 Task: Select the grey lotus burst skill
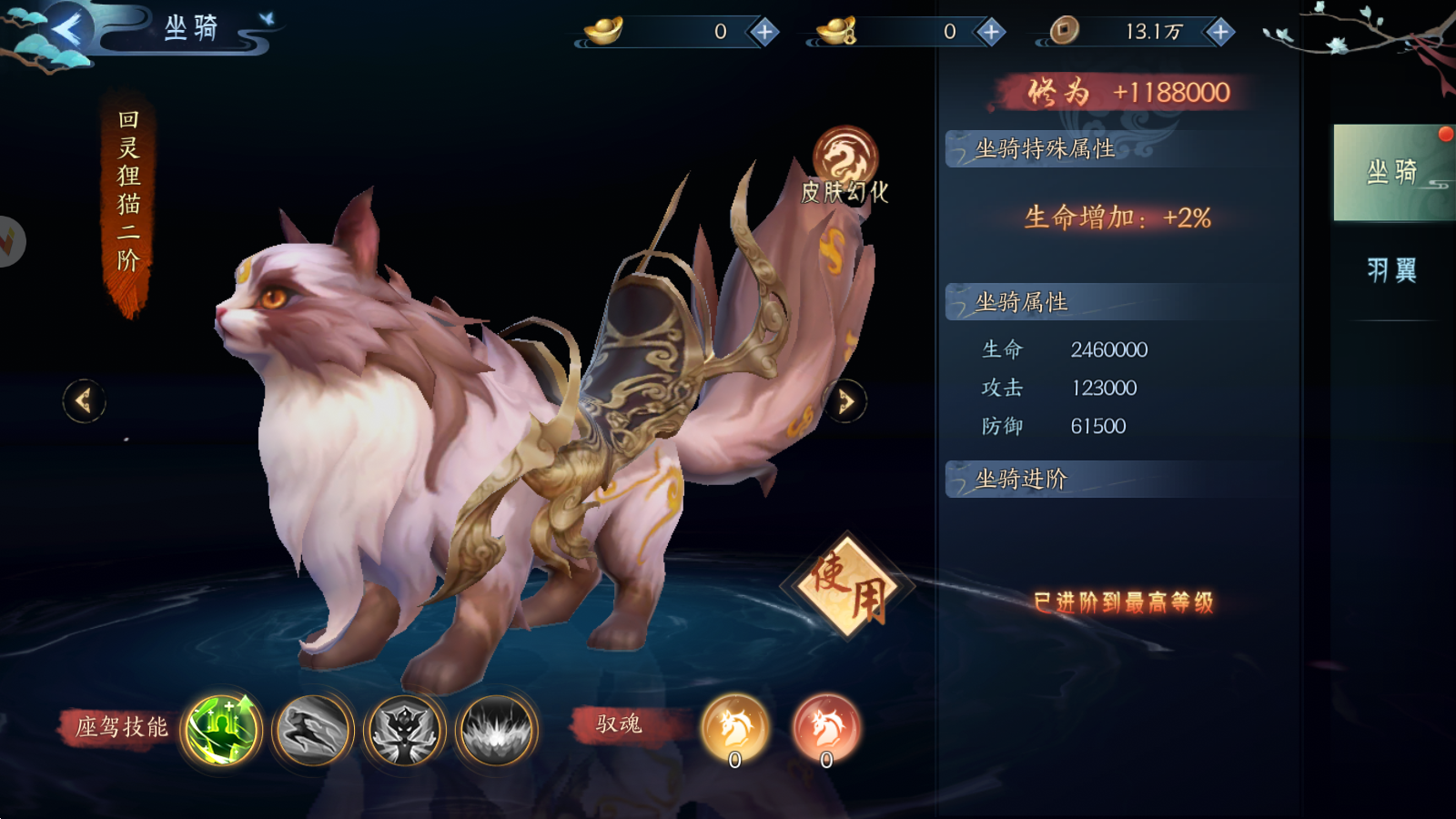coord(496,729)
